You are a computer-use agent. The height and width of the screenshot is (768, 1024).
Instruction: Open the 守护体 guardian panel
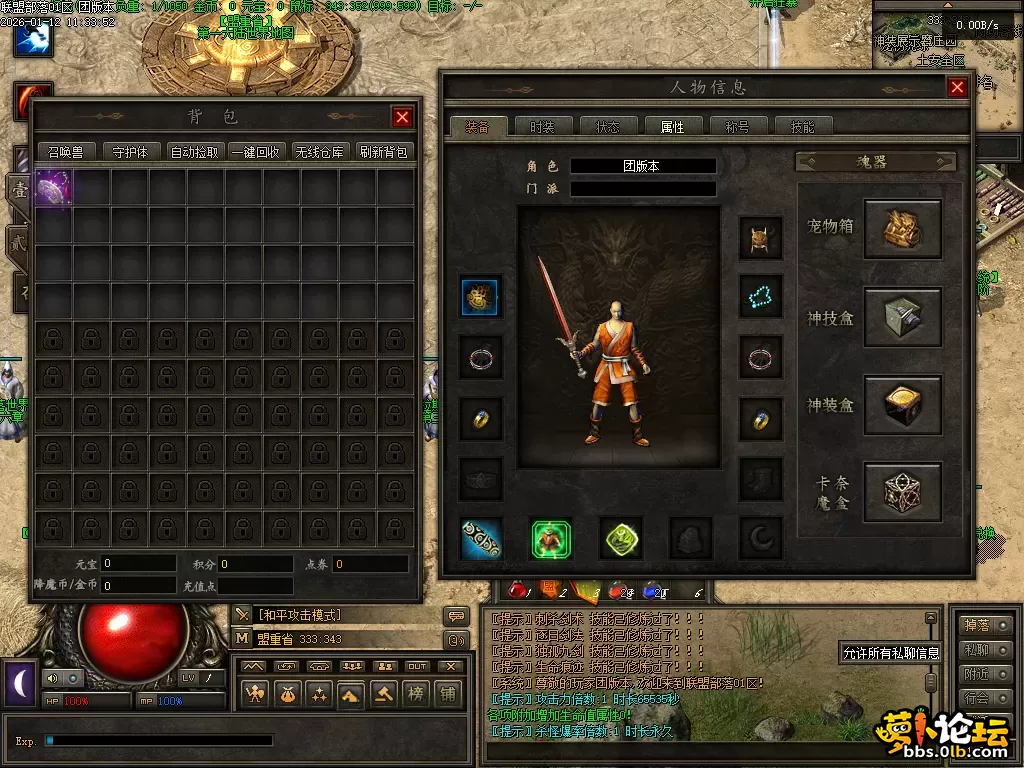point(131,152)
